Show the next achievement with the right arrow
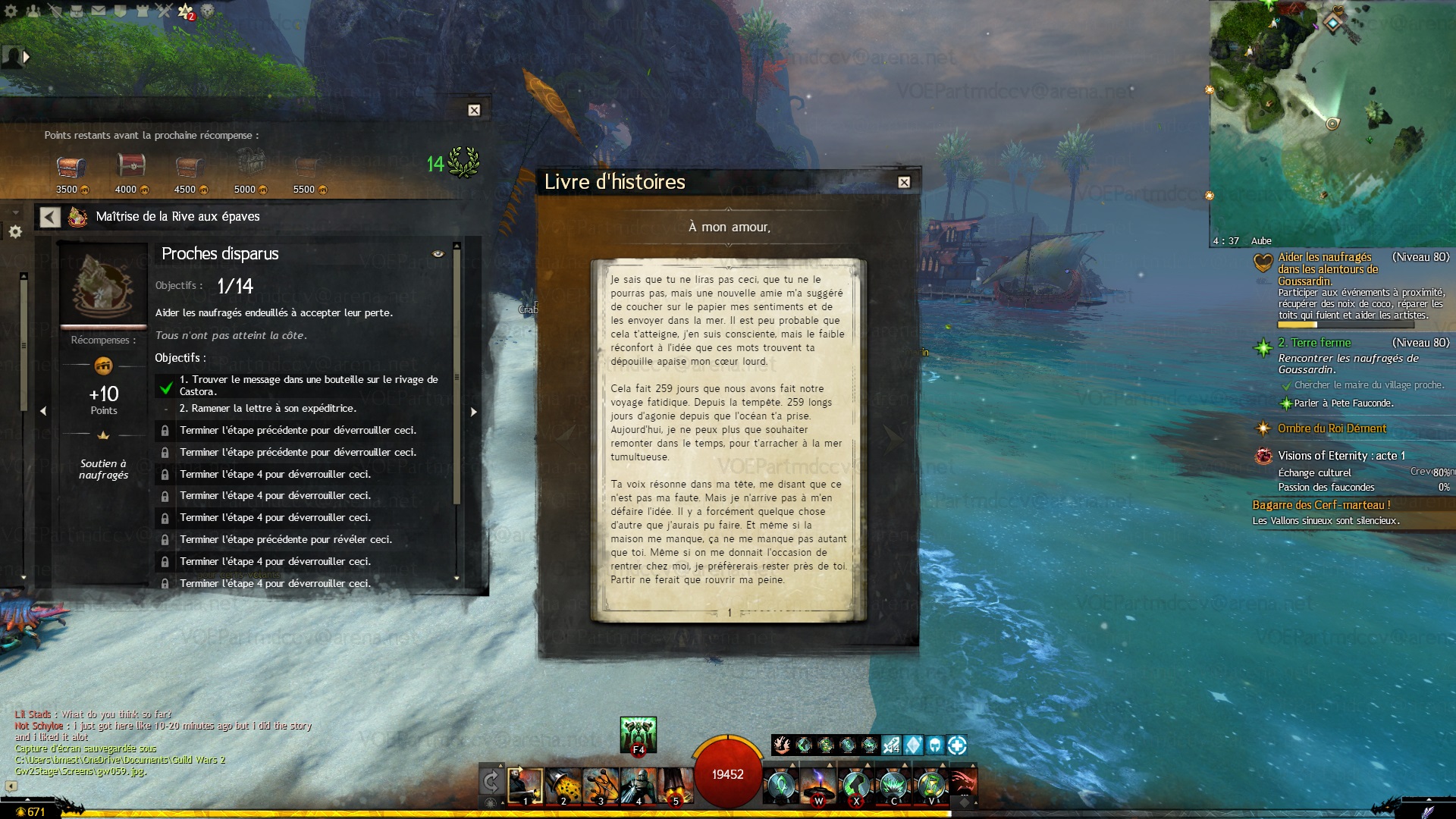1456x819 pixels. point(473,412)
